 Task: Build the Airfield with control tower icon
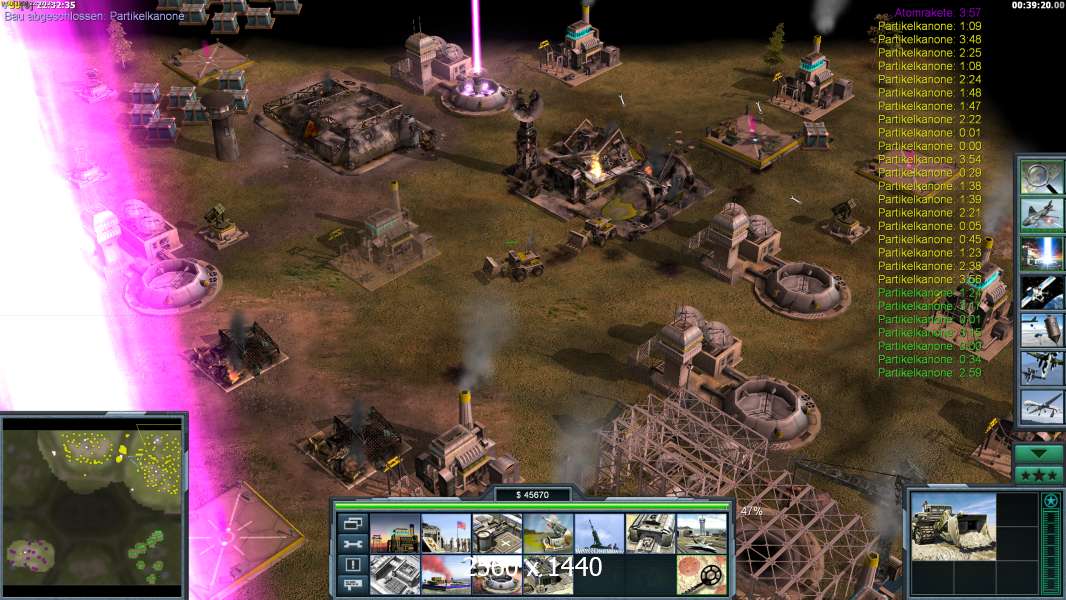[701, 534]
